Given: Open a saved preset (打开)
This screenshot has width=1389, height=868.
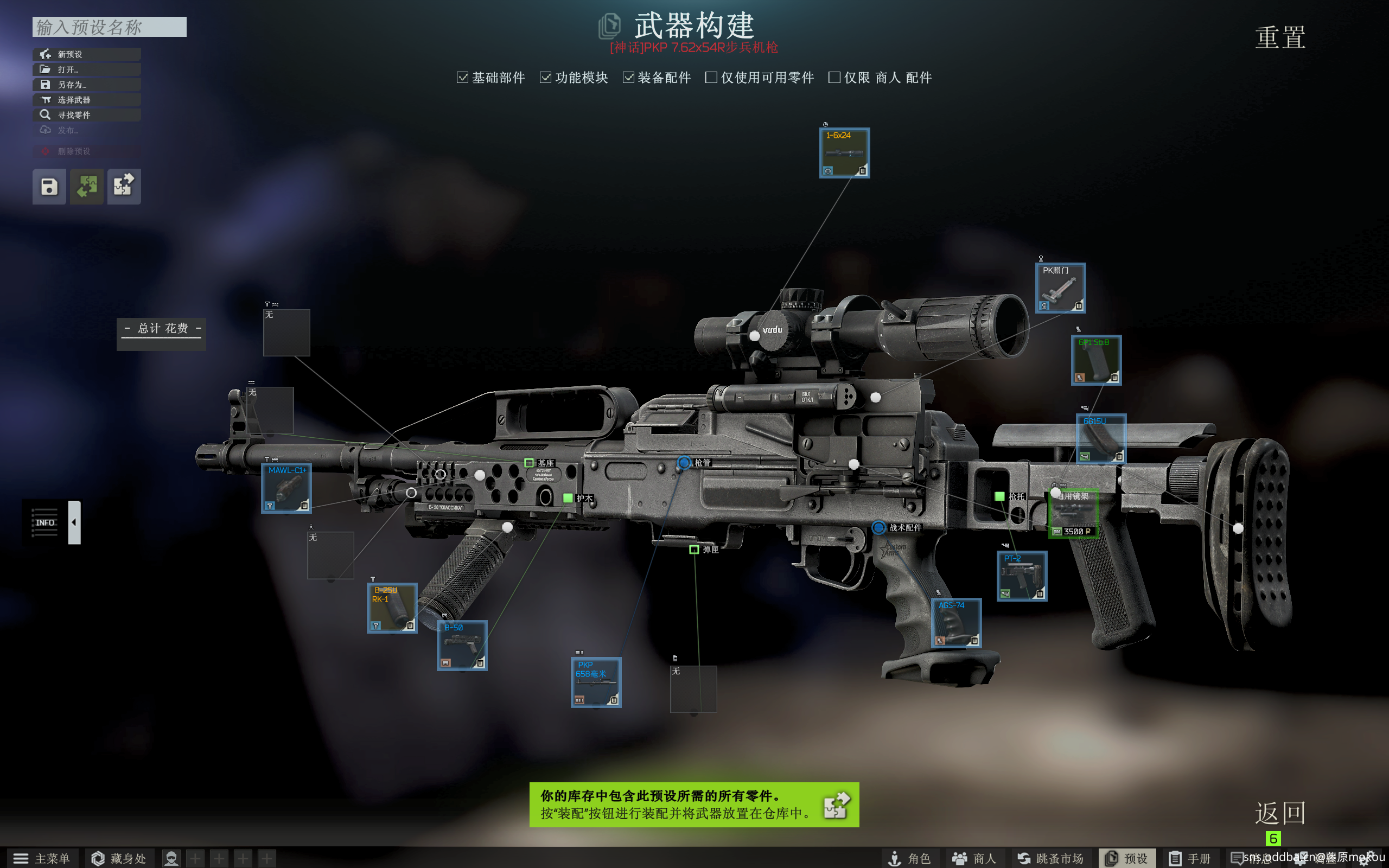Looking at the screenshot, I should tap(86, 69).
